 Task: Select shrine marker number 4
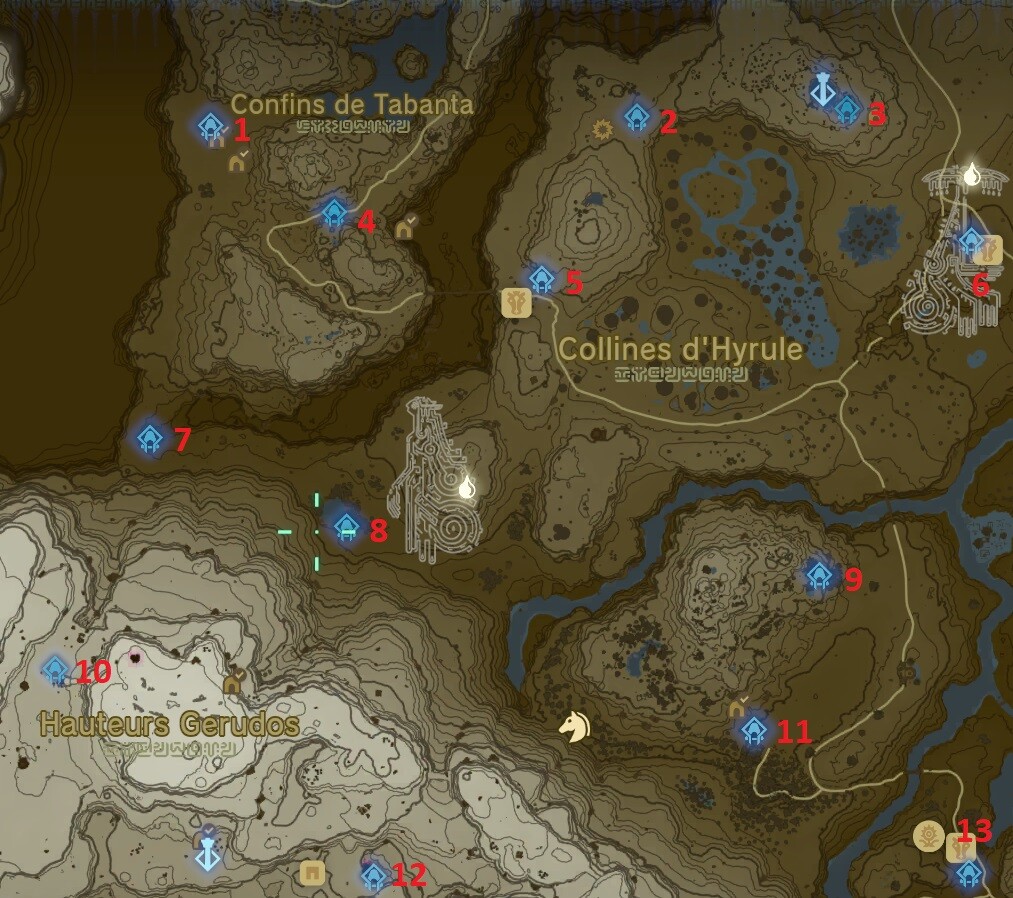pos(334,213)
